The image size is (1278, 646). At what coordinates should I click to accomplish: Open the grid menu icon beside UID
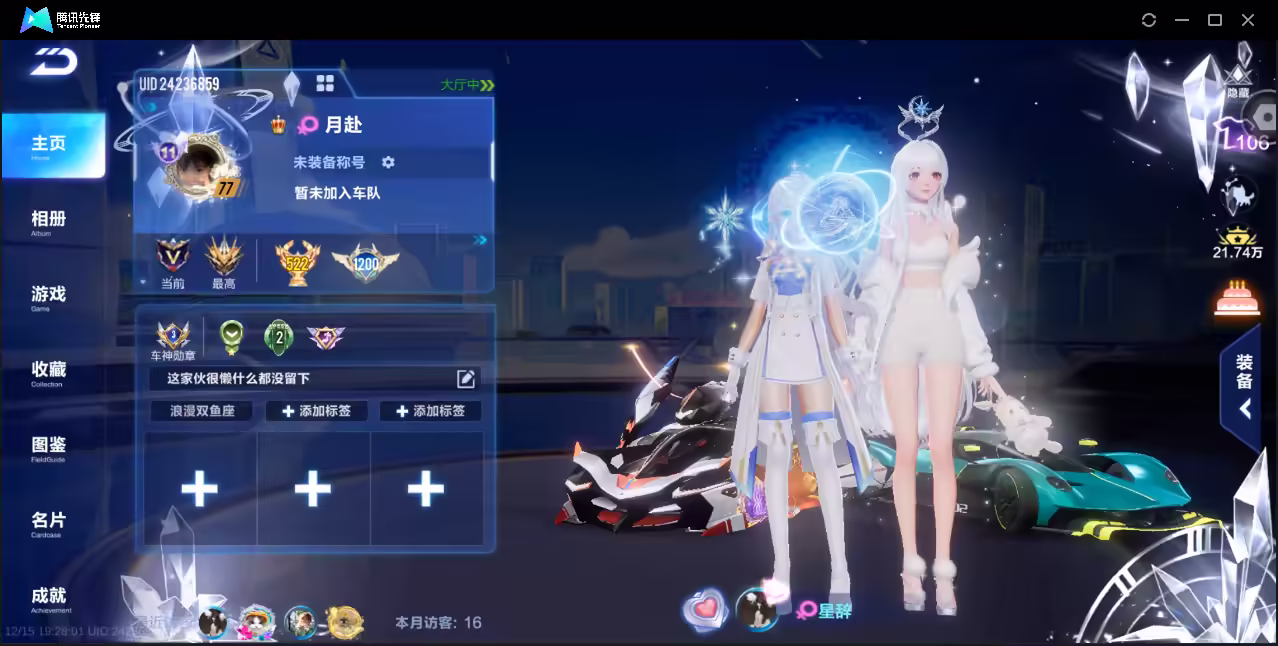pyautogui.click(x=325, y=83)
